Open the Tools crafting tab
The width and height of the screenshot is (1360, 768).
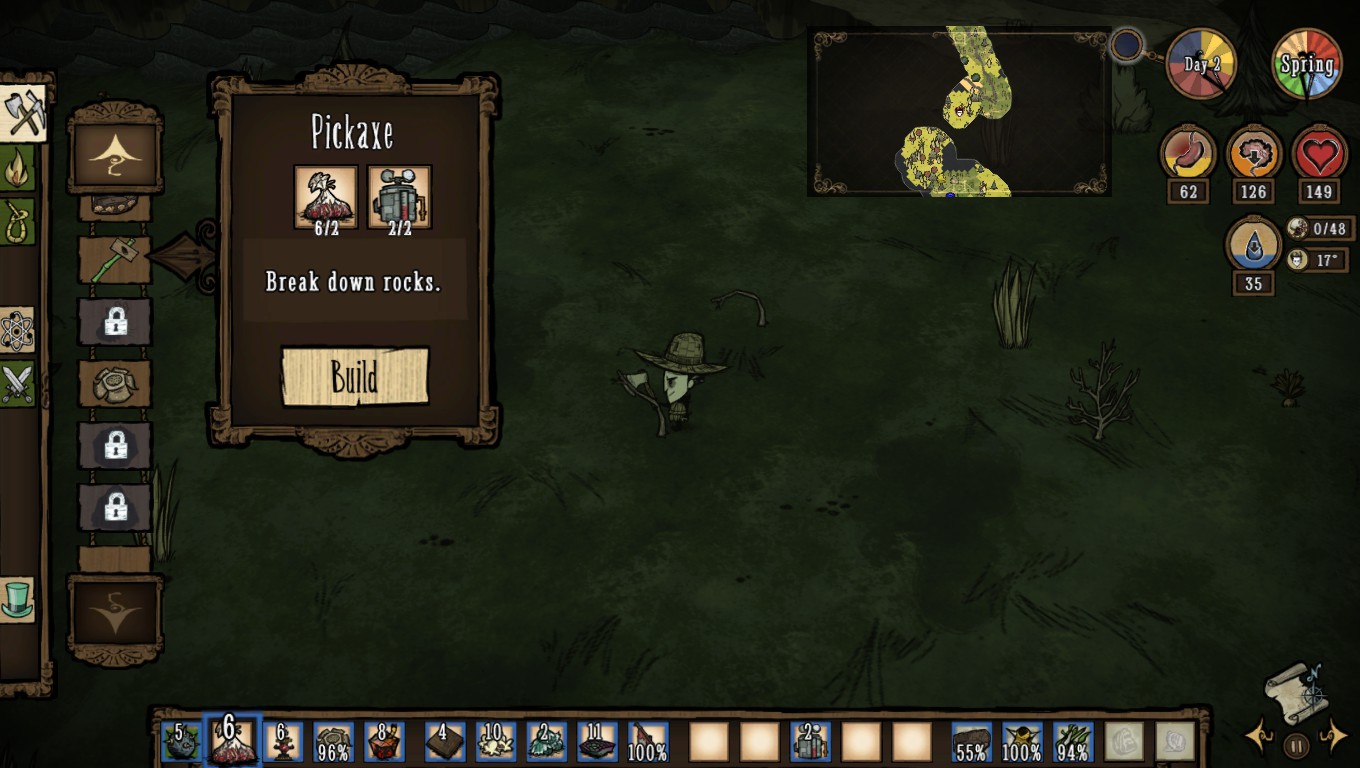point(22,114)
